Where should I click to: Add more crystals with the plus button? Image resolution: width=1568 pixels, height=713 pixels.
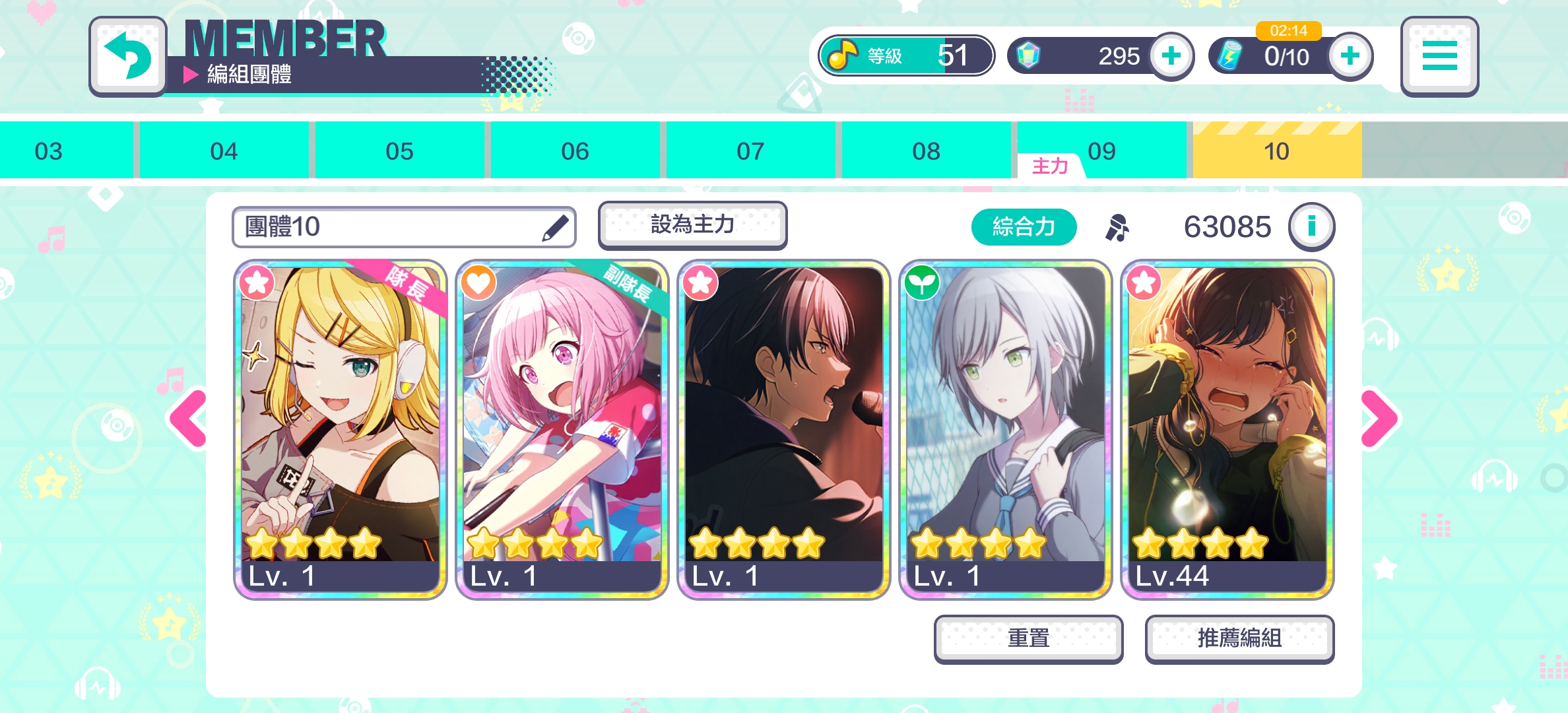[x=1171, y=56]
